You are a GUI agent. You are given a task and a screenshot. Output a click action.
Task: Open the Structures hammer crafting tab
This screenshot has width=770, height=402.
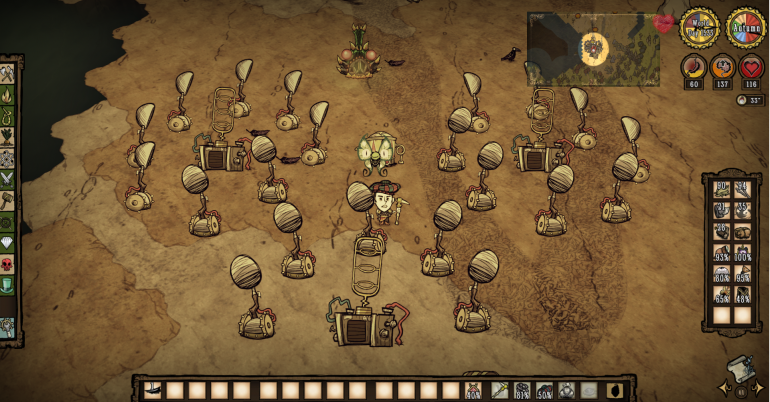pyautogui.click(x=8, y=200)
